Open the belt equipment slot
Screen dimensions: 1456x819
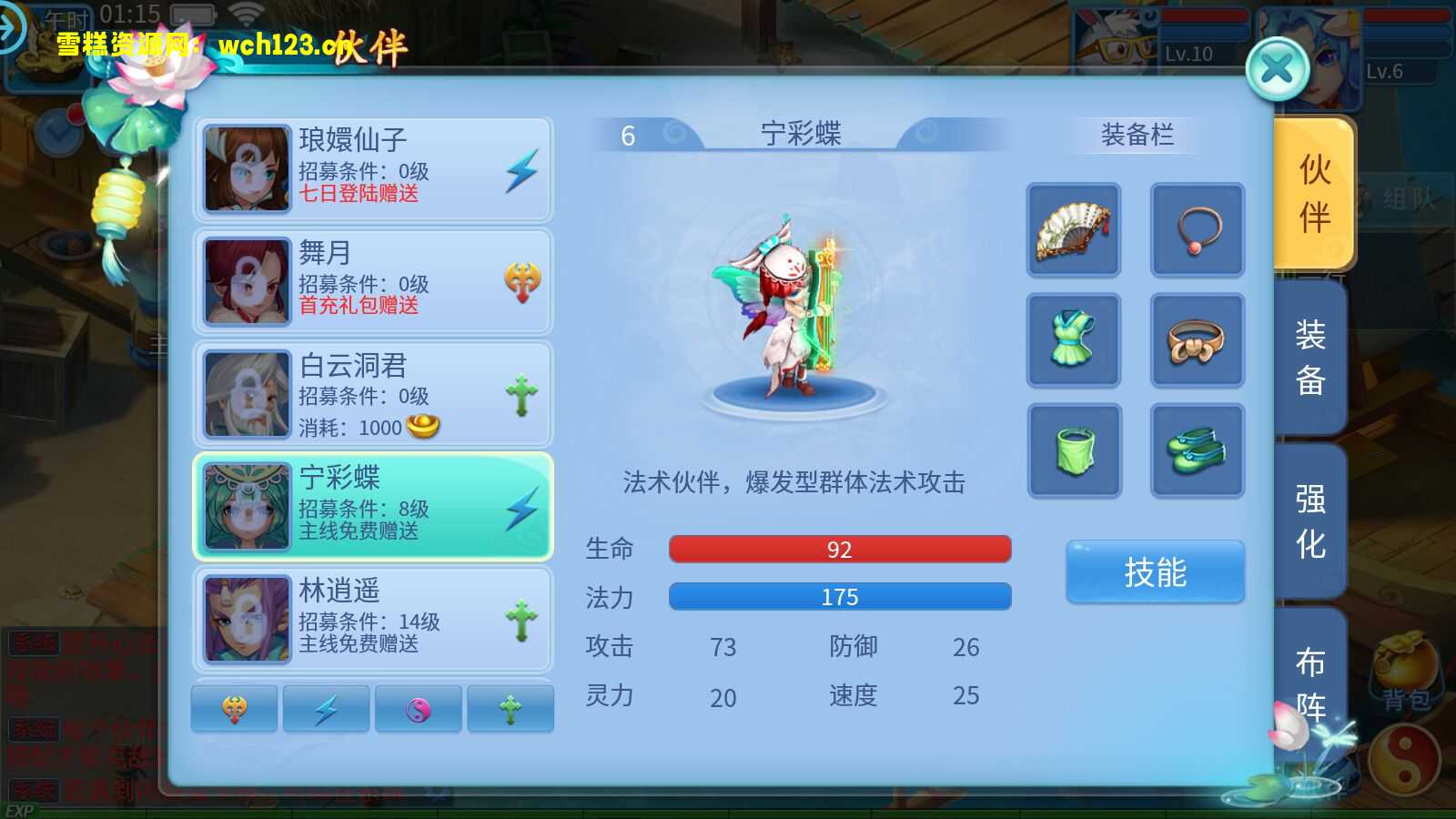click(x=1198, y=341)
